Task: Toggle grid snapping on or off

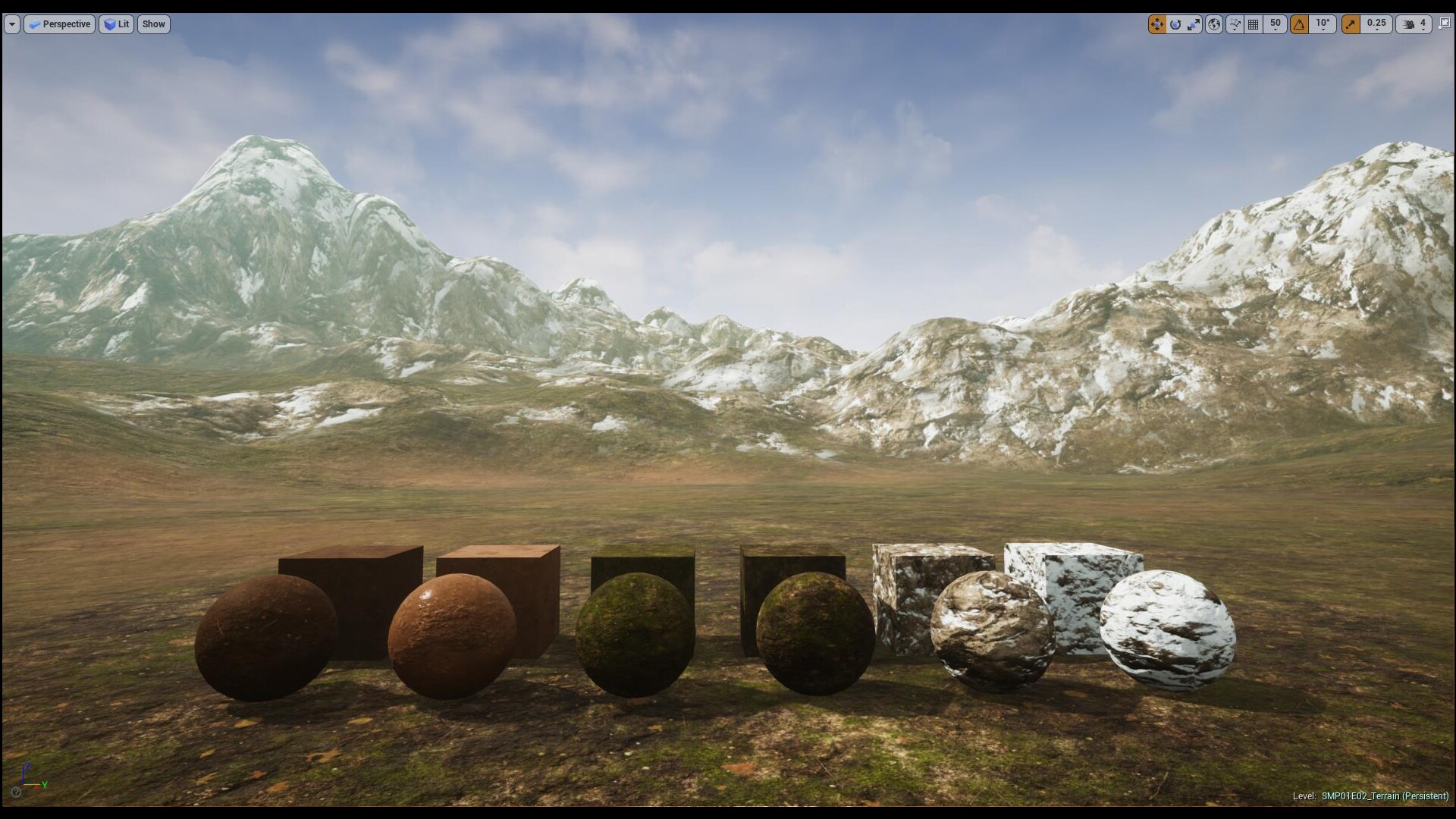Action: (1252, 24)
